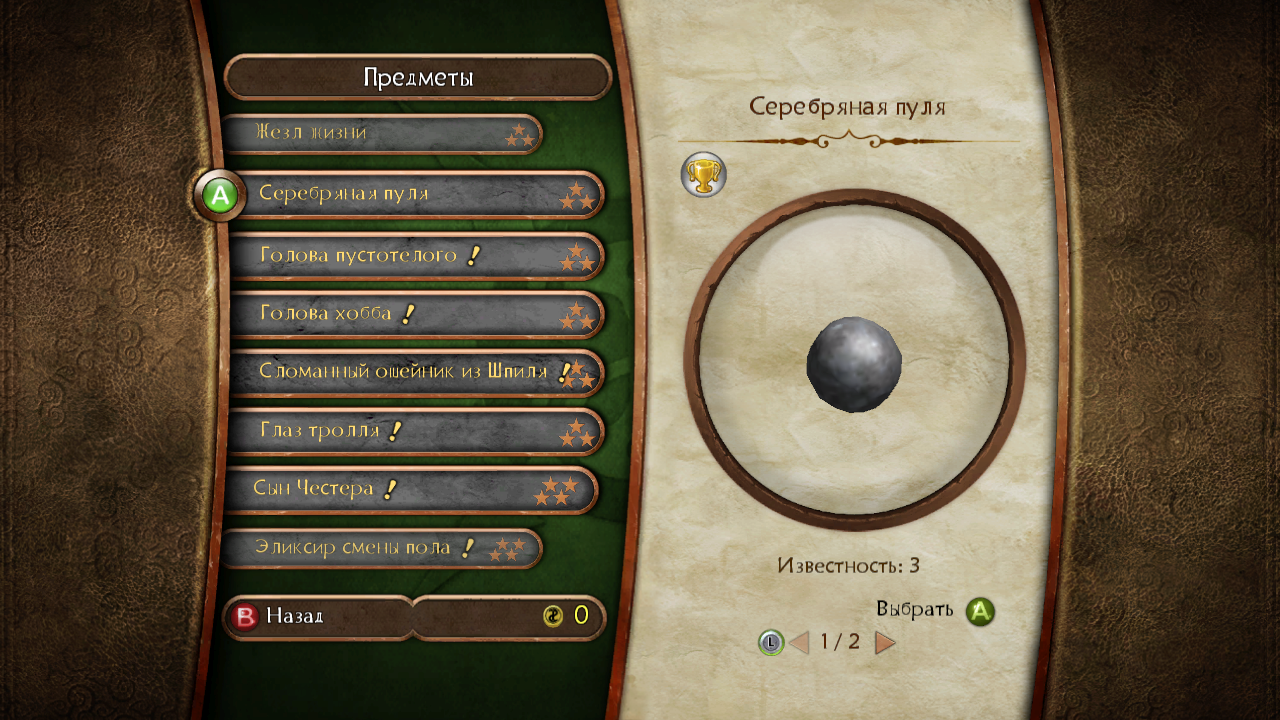Choose the Серебряная пуля list entry
The image size is (1280, 720).
tap(415, 194)
